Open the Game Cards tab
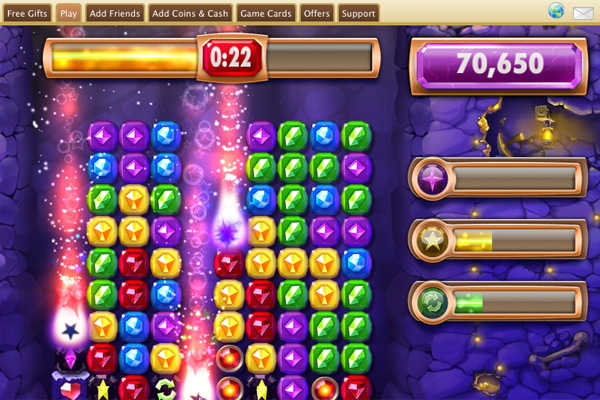 click(266, 13)
